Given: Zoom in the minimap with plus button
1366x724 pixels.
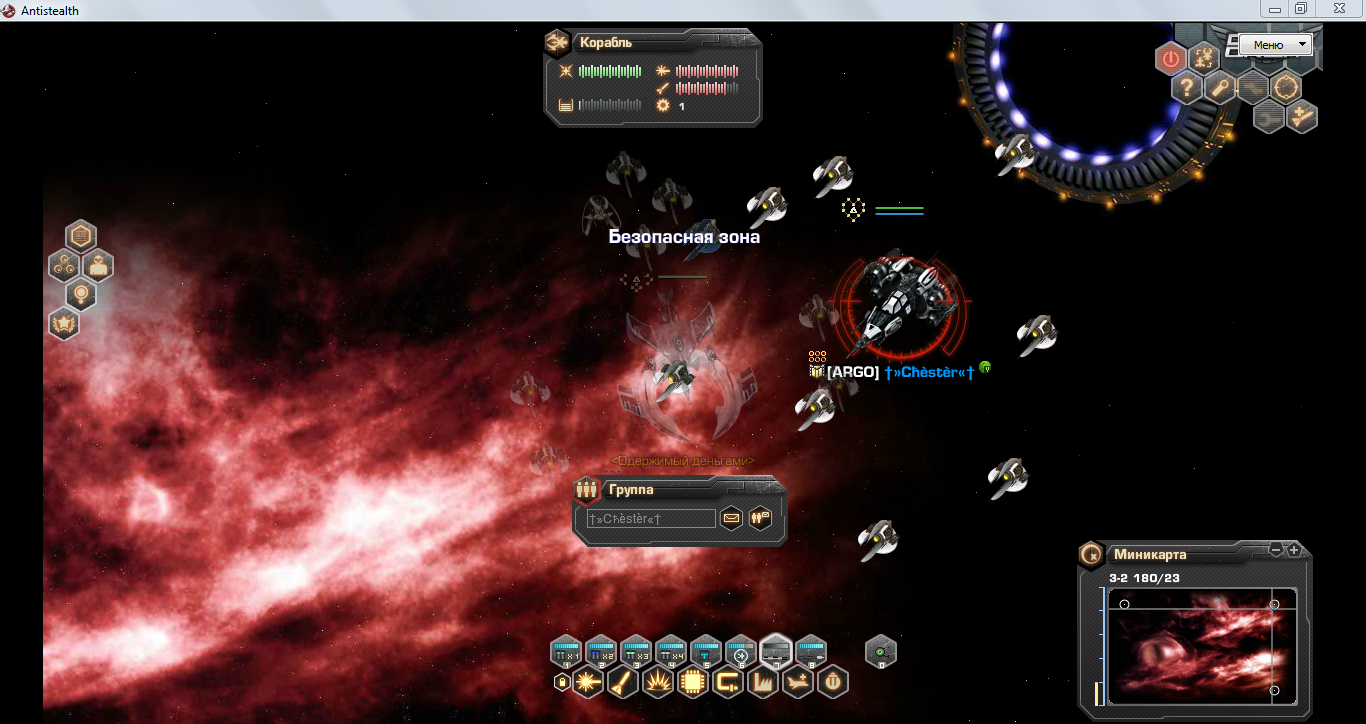Looking at the screenshot, I should (1294, 550).
